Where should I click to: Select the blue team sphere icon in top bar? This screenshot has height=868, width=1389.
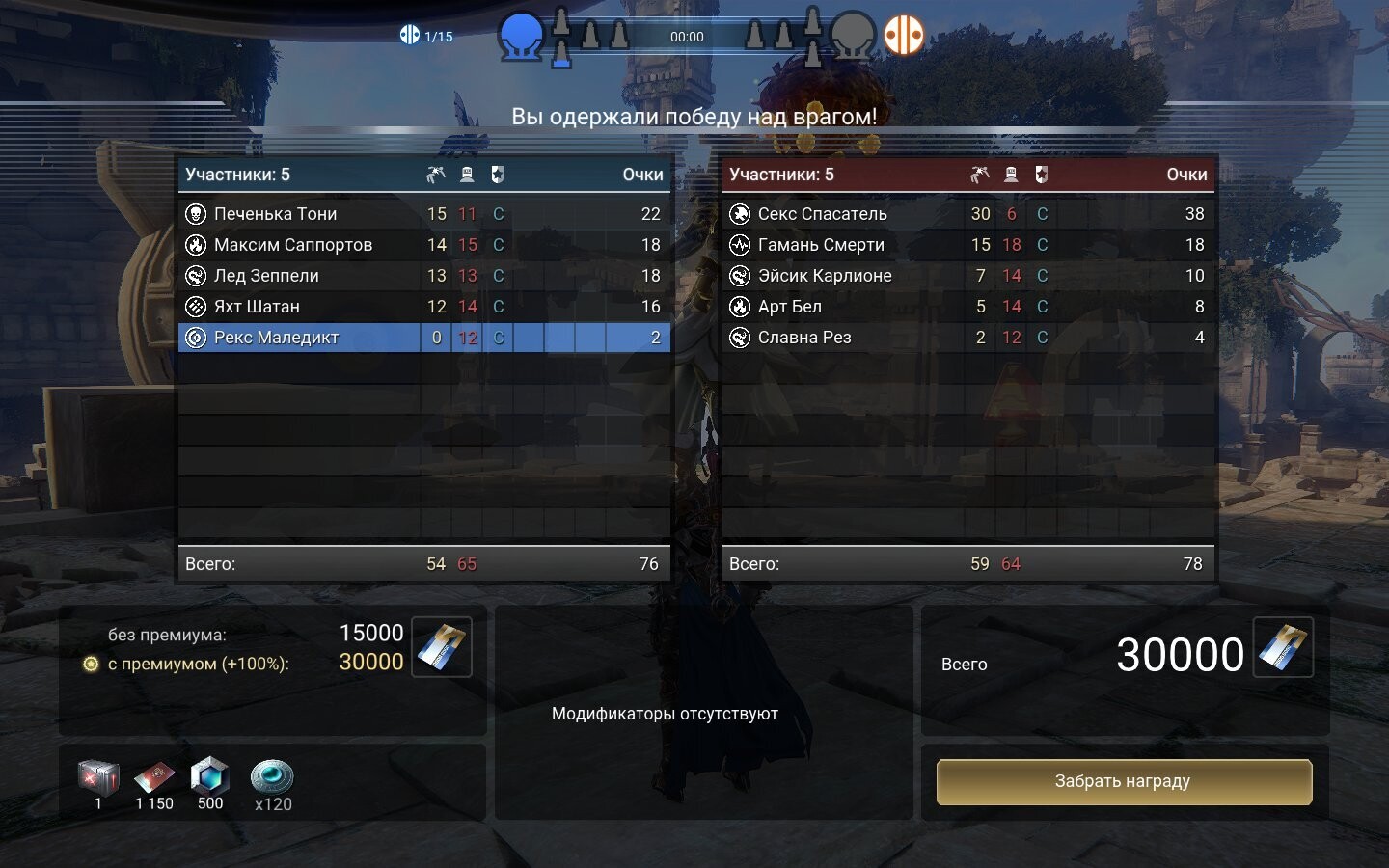click(x=522, y=35)
